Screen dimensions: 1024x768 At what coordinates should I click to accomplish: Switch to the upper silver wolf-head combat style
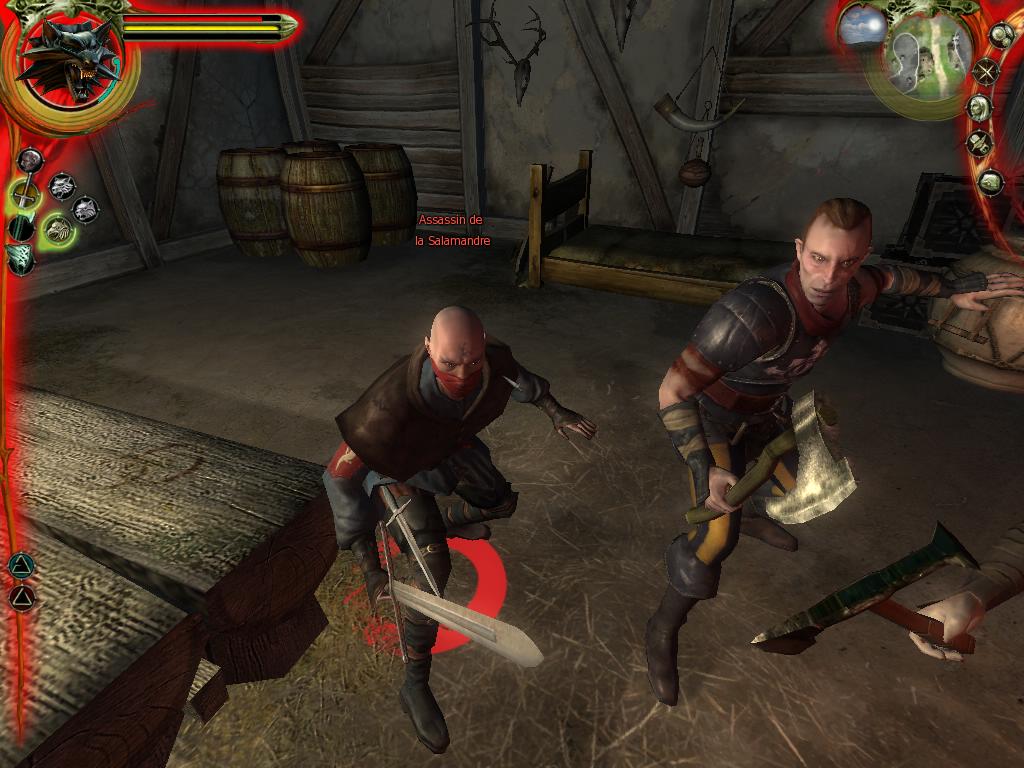click(x=62, y=185)
